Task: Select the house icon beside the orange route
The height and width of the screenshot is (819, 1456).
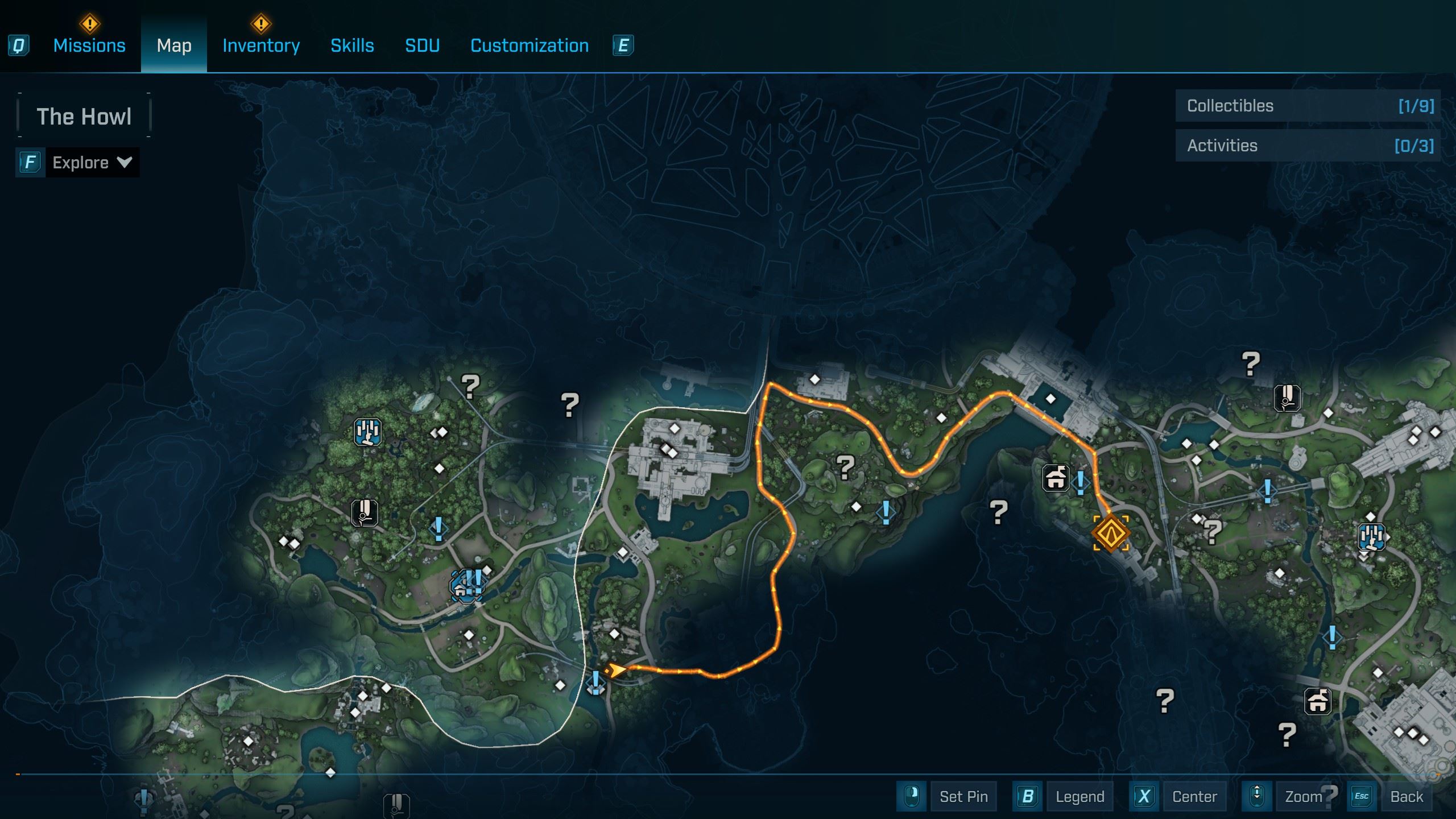Action: pos(1056,478)
